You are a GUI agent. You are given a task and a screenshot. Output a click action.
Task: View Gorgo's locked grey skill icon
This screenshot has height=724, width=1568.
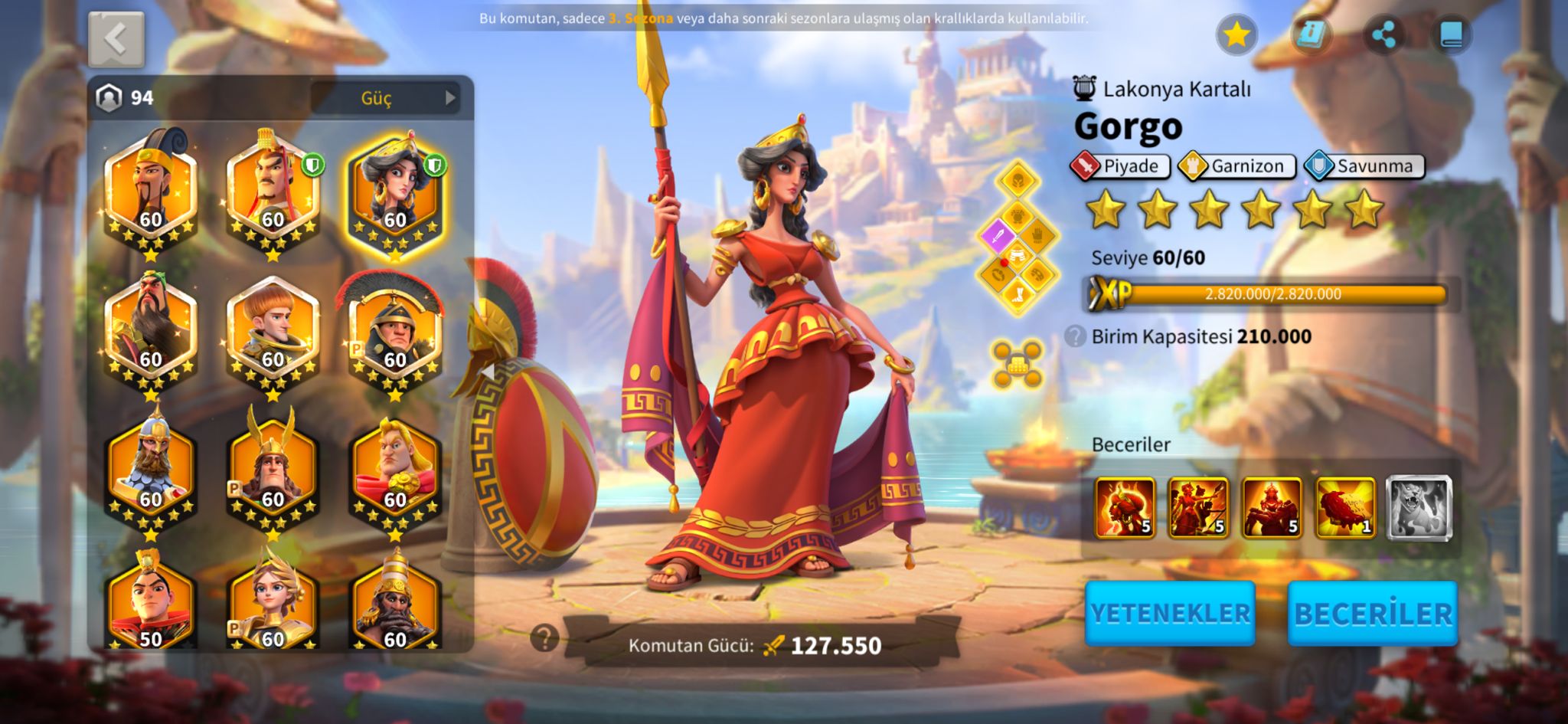(x=1419, y=508)
